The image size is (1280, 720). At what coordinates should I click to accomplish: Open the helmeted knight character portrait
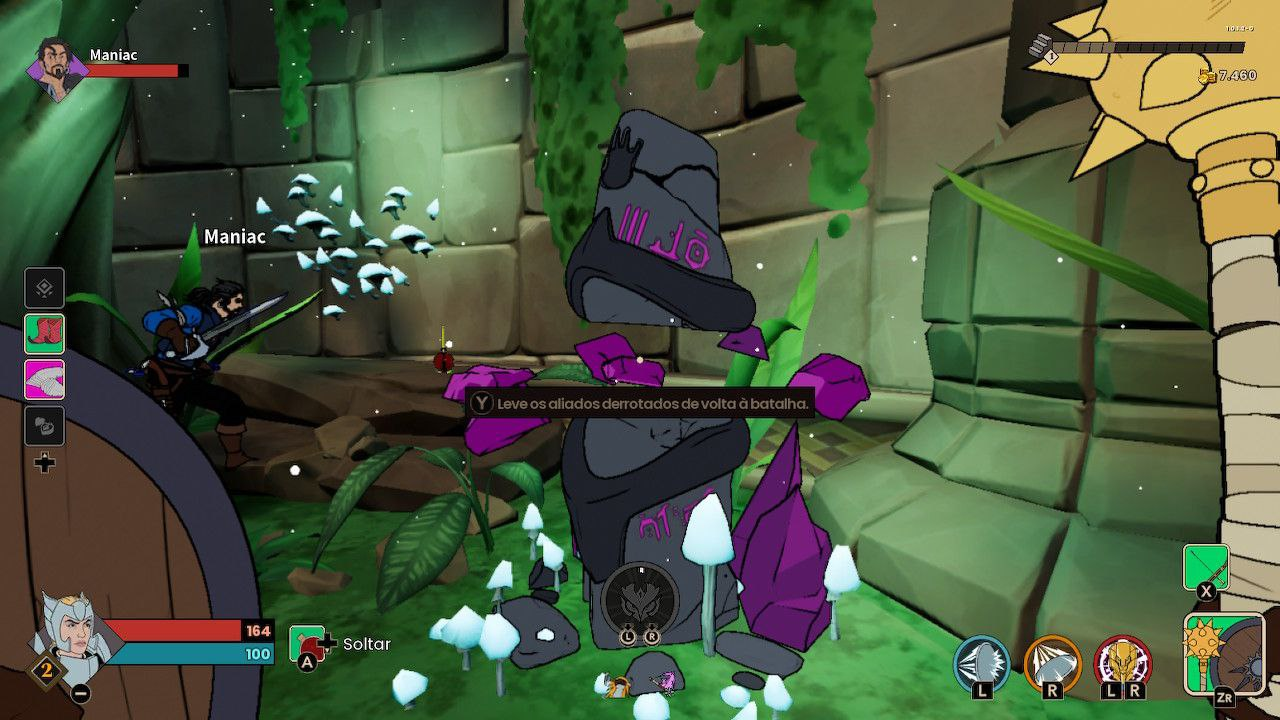point(70,637)
